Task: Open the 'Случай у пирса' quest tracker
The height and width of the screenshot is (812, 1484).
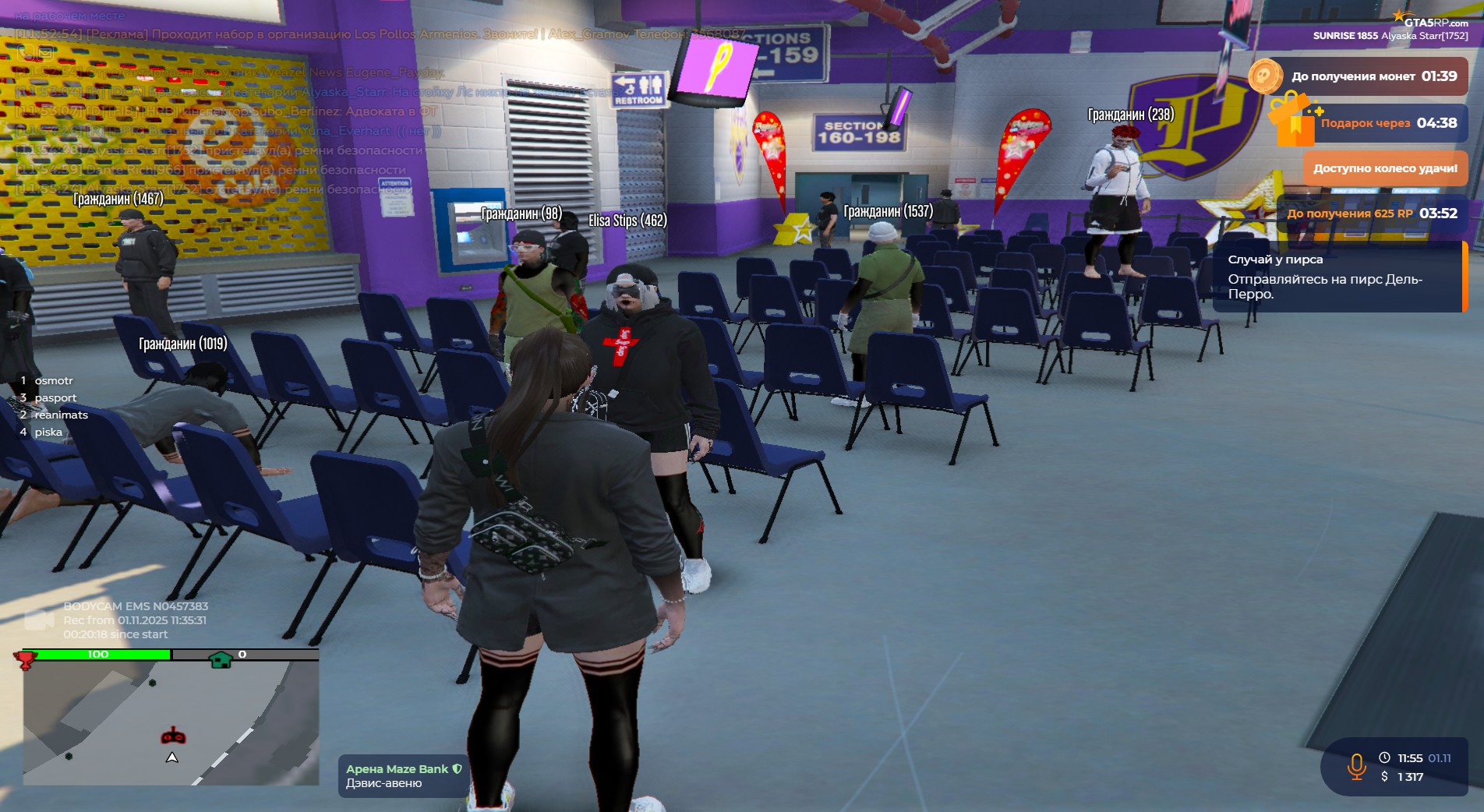Action: (x=1337, y=277)
